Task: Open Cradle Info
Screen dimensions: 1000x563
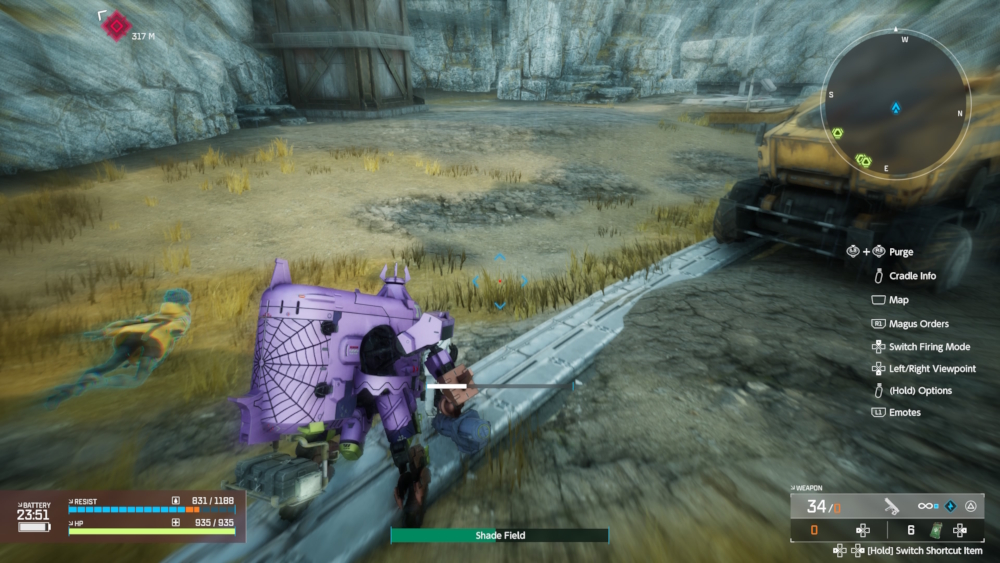Action: (912, 276)
